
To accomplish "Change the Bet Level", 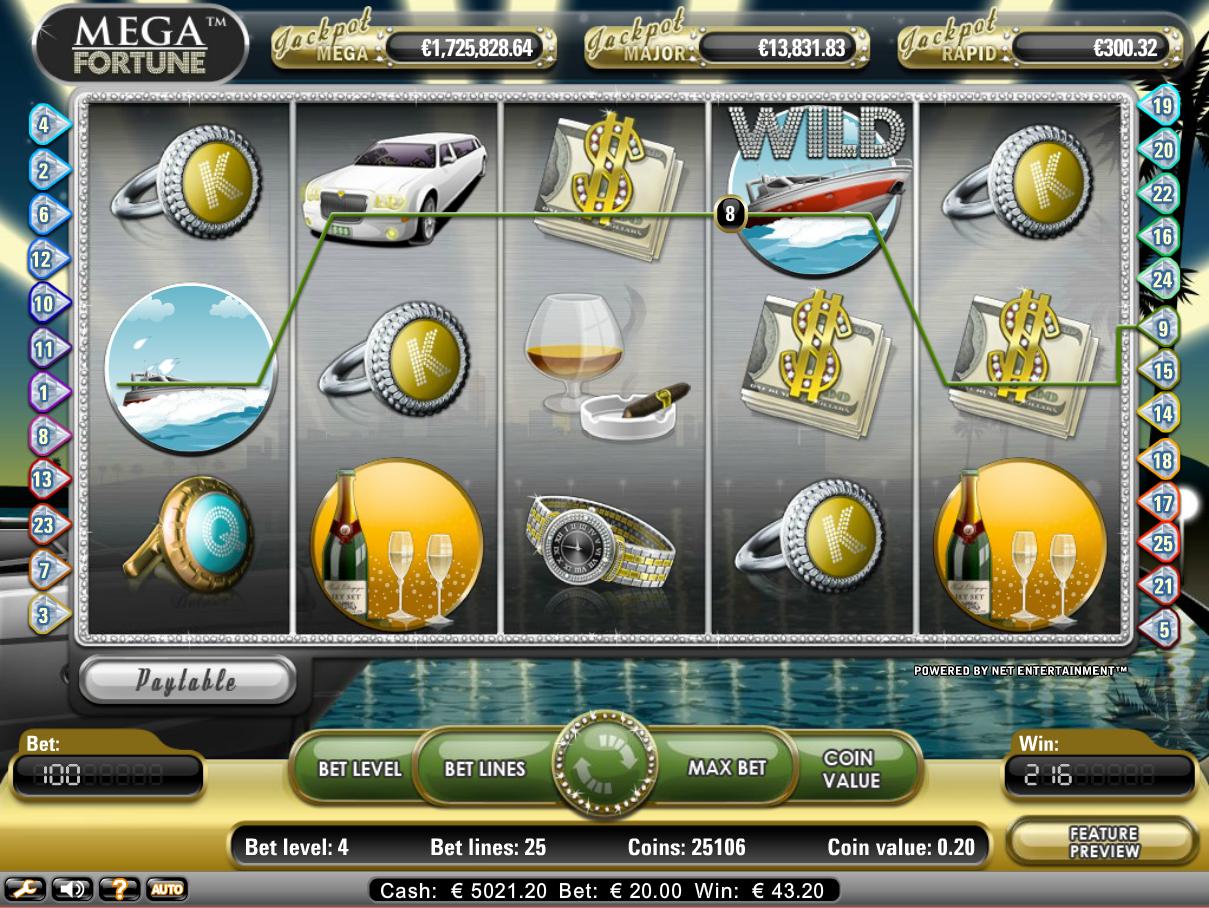I will [x=359, y=768].
